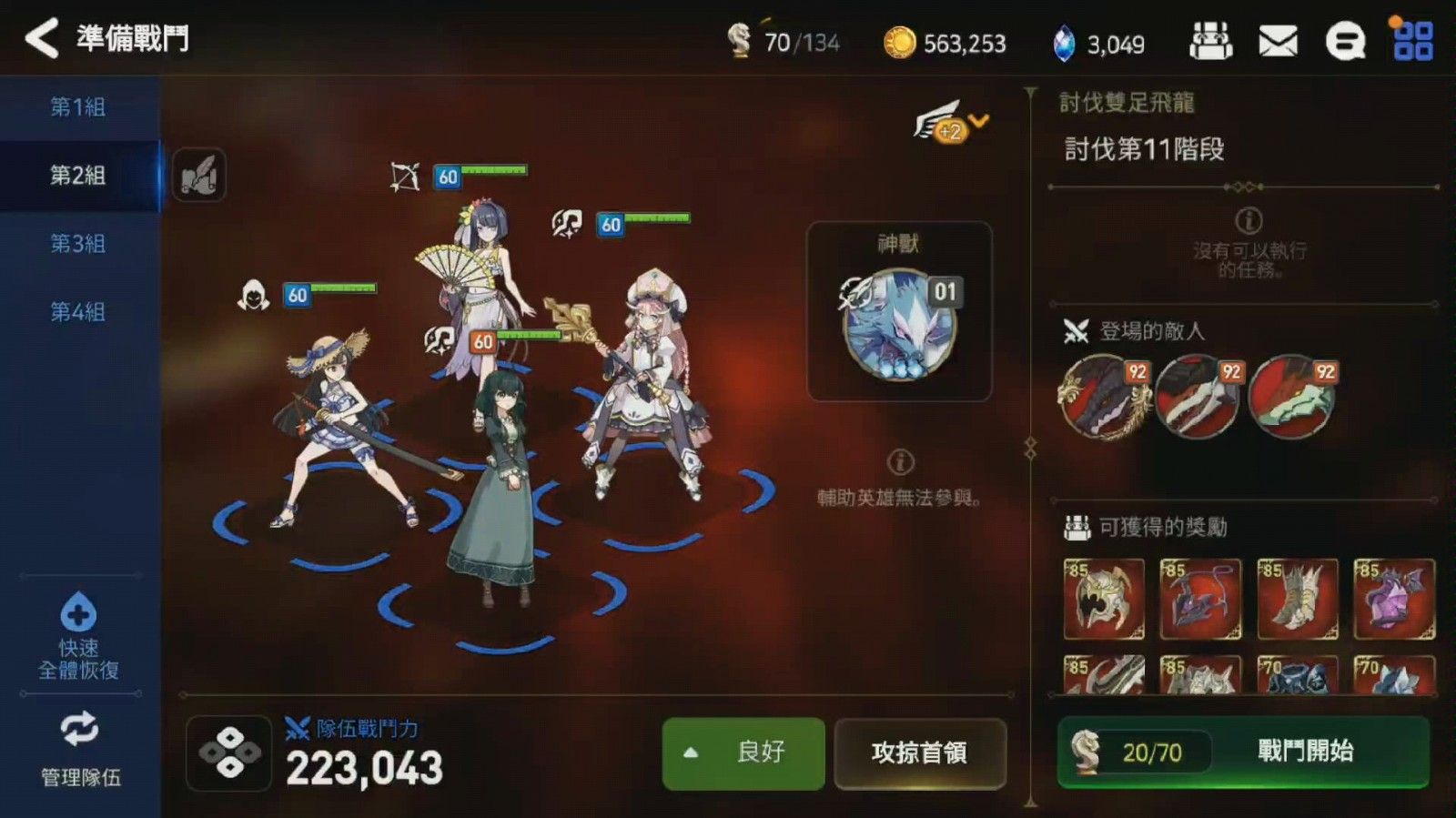
Task: Open the mail envelope icon
Action: tap(1279, 41)
